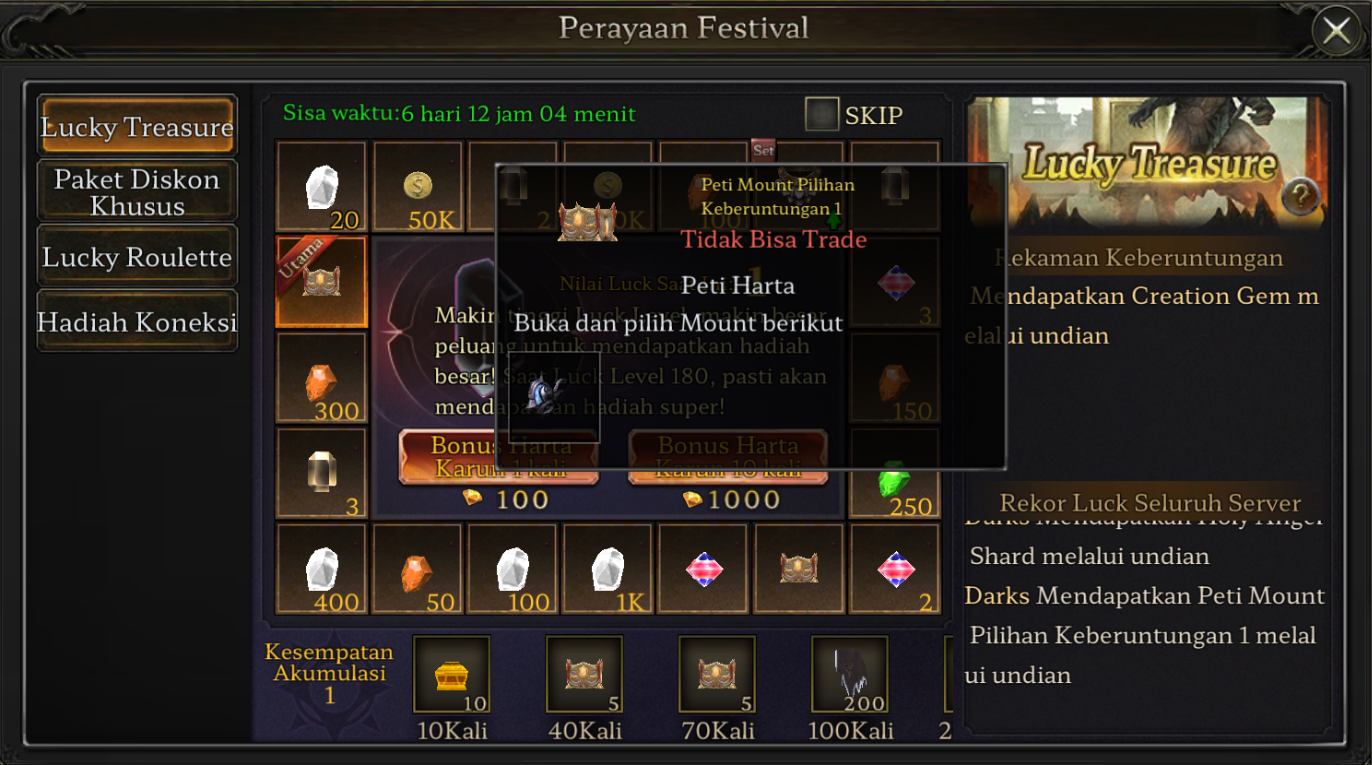Open the 70Kali accumulation reward chest

(x=717, y=675)
